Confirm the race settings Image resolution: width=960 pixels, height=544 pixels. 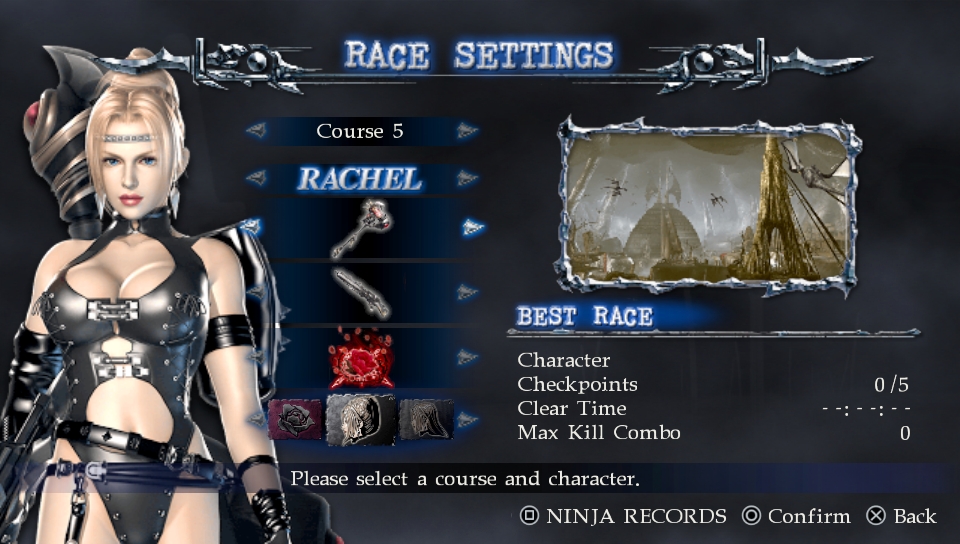(795, 517)
